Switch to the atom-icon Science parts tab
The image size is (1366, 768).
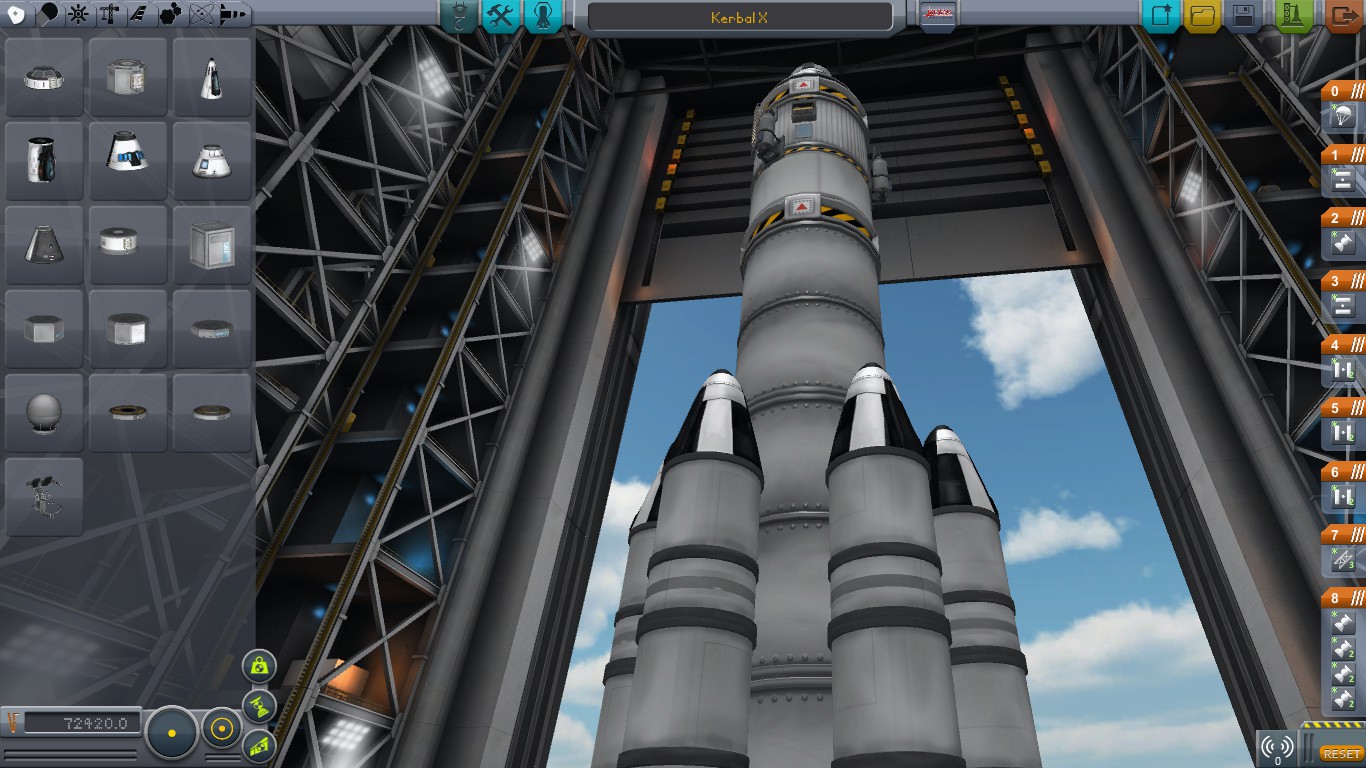(201, 14)
